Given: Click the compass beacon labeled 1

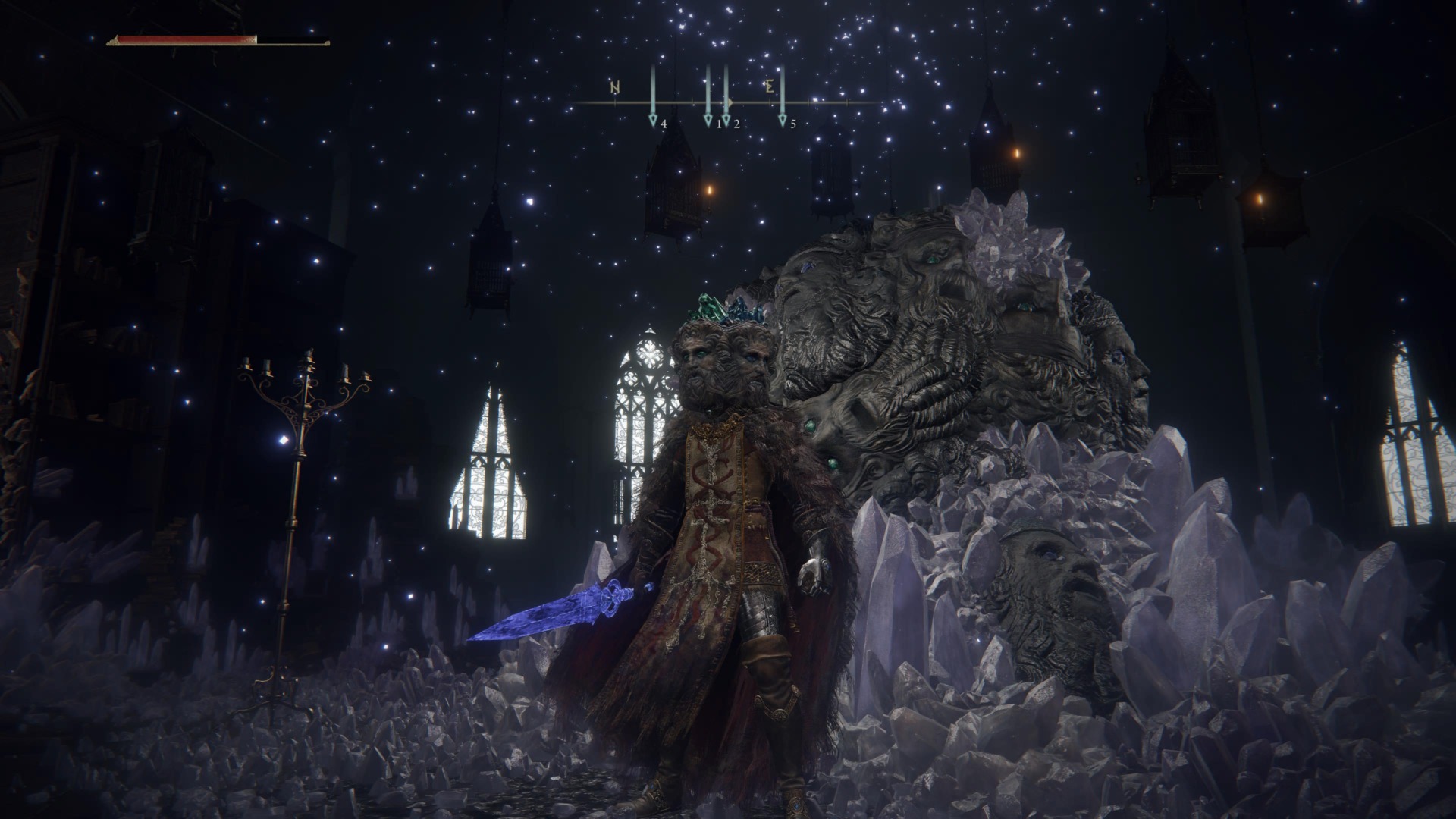Looking at the screenshot, I should tap(708, 119).
